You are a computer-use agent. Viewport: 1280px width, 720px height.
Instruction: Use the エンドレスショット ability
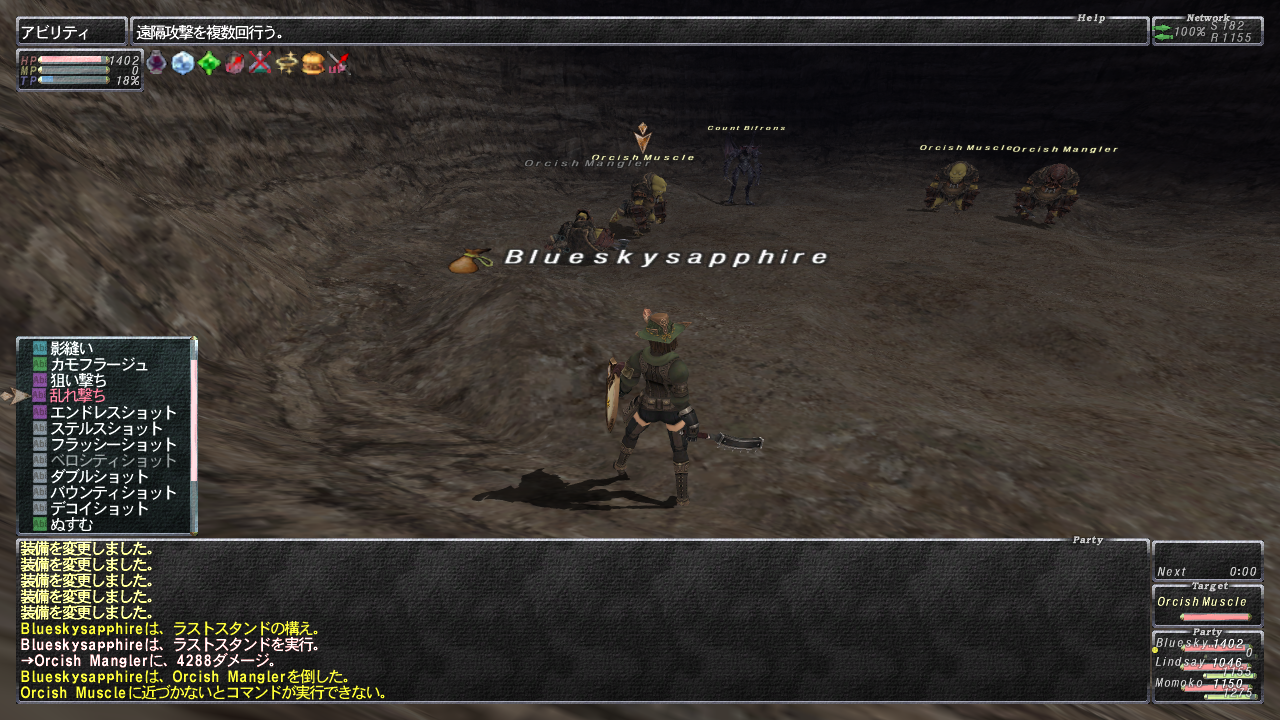coord(112,412)
